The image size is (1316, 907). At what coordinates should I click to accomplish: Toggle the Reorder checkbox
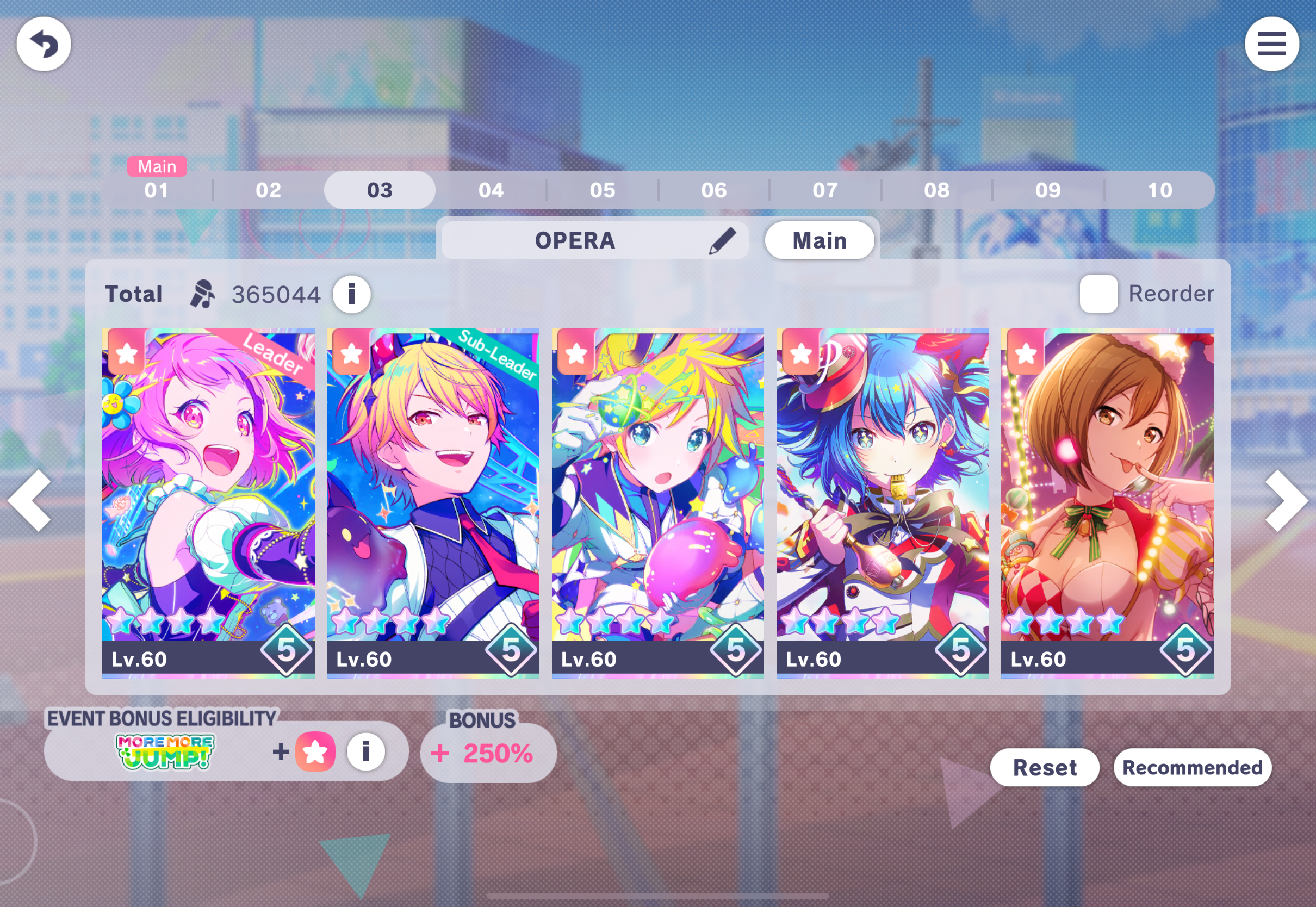pos(1098,294)
